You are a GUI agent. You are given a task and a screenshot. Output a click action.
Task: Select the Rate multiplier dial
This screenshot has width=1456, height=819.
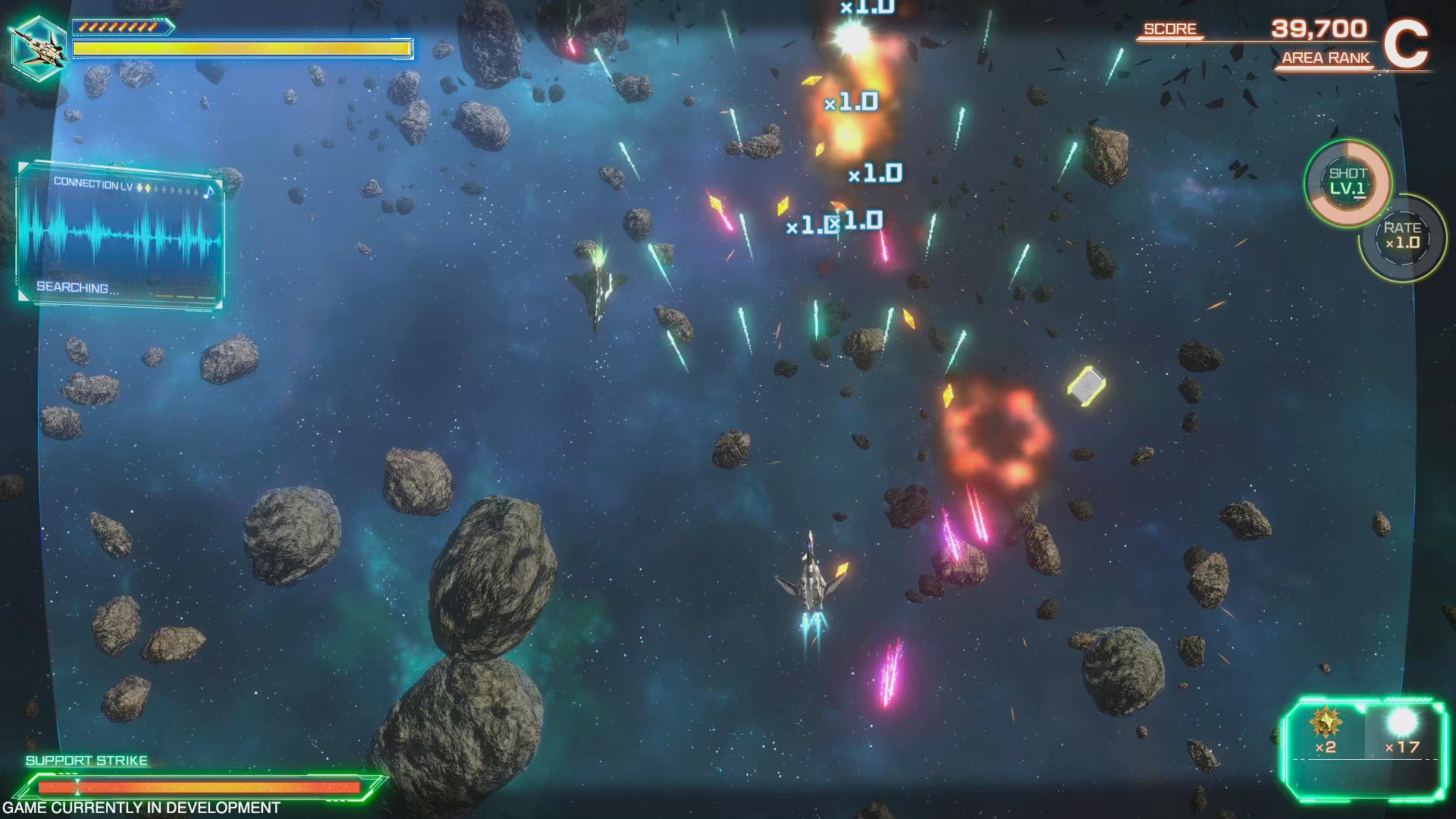pyautogui.click(x=1402, y=237)
